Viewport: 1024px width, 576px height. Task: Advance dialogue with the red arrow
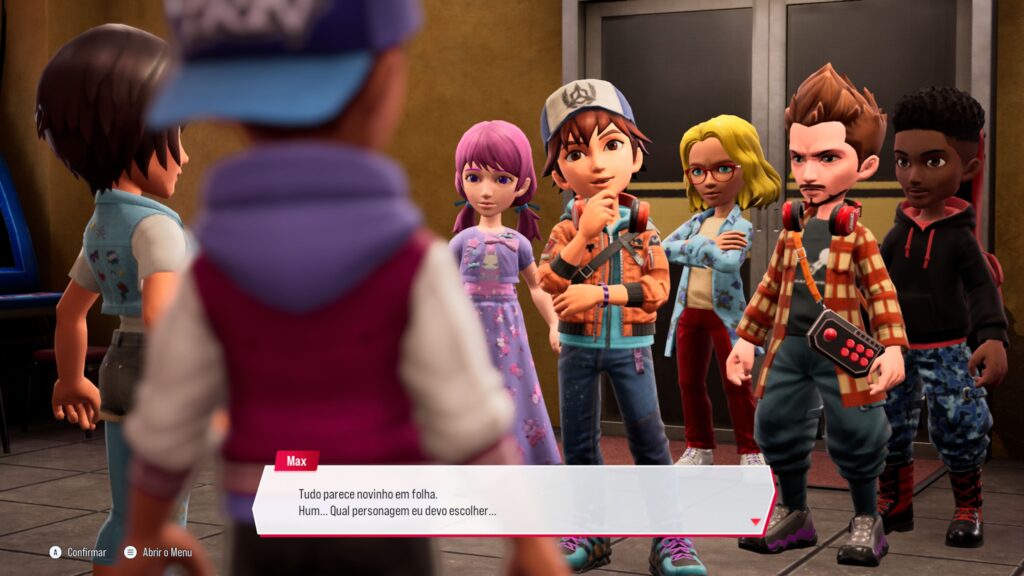point(755,521)
